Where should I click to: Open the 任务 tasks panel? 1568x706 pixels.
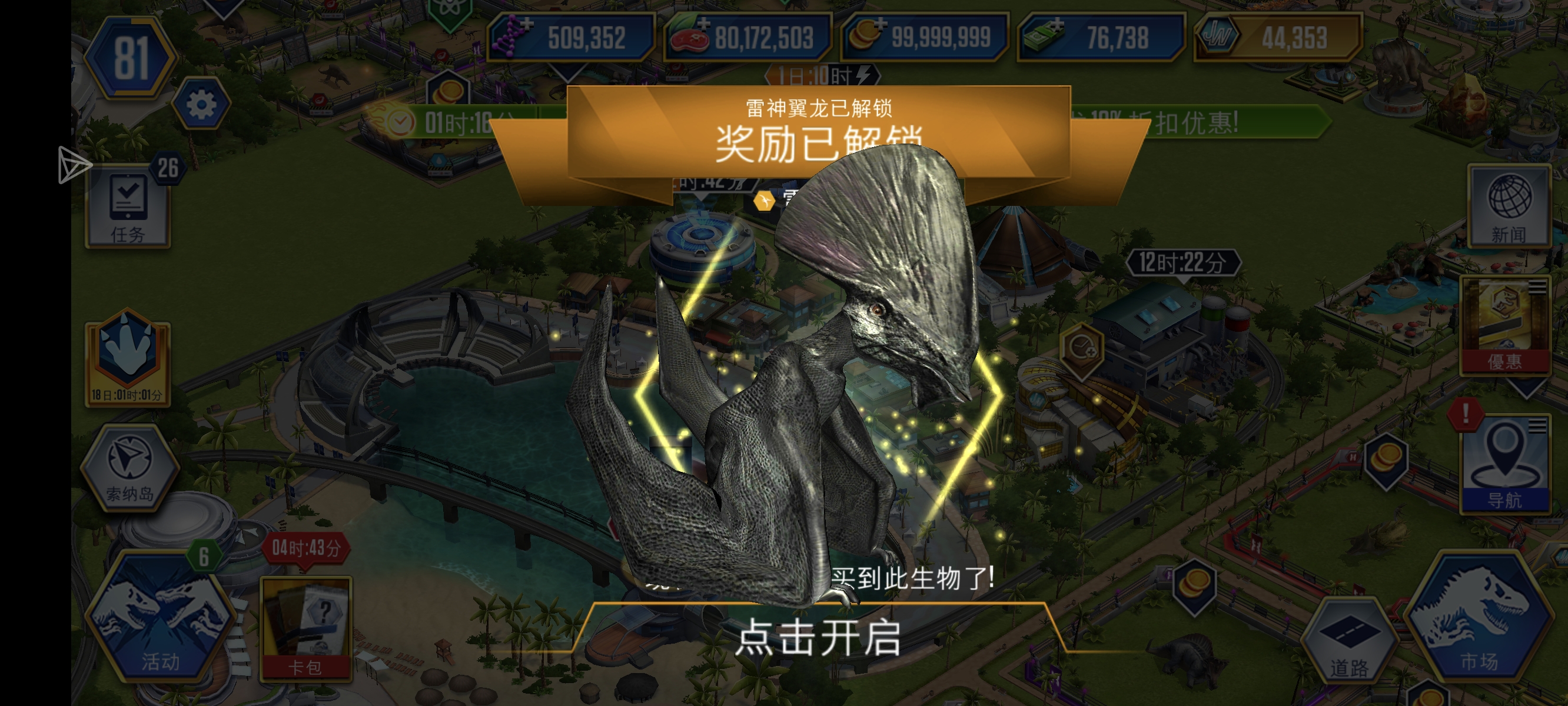[128, 206]
